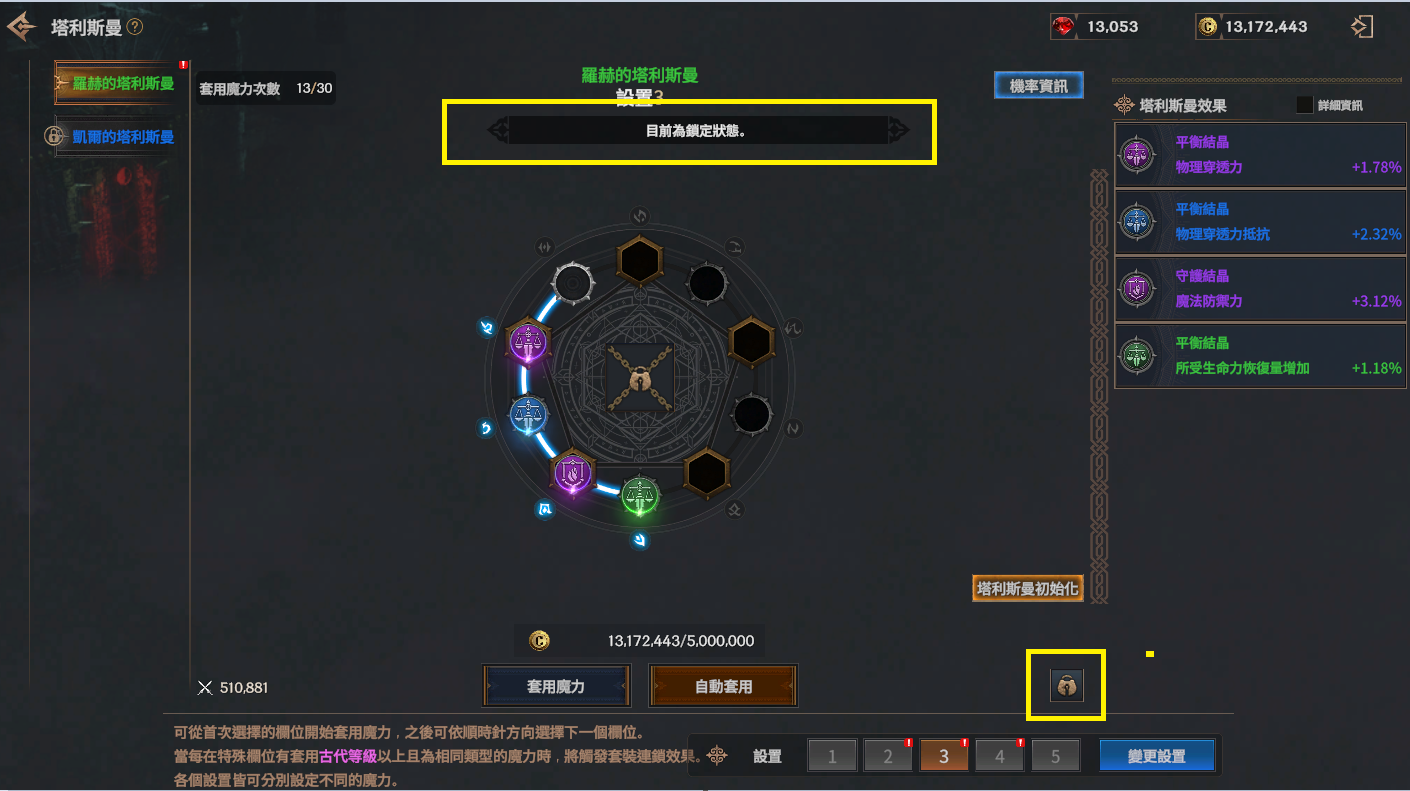Screen dimensions: 1410x791
Task: Open the 機率資訊 probability info
Action: (1038, 86)
